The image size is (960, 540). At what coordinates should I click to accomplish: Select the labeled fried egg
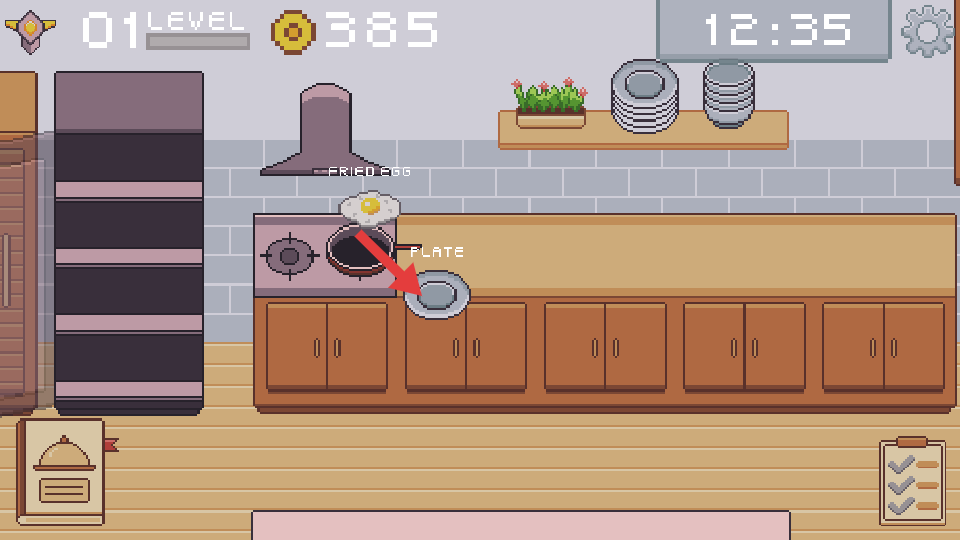click(369, 207)
